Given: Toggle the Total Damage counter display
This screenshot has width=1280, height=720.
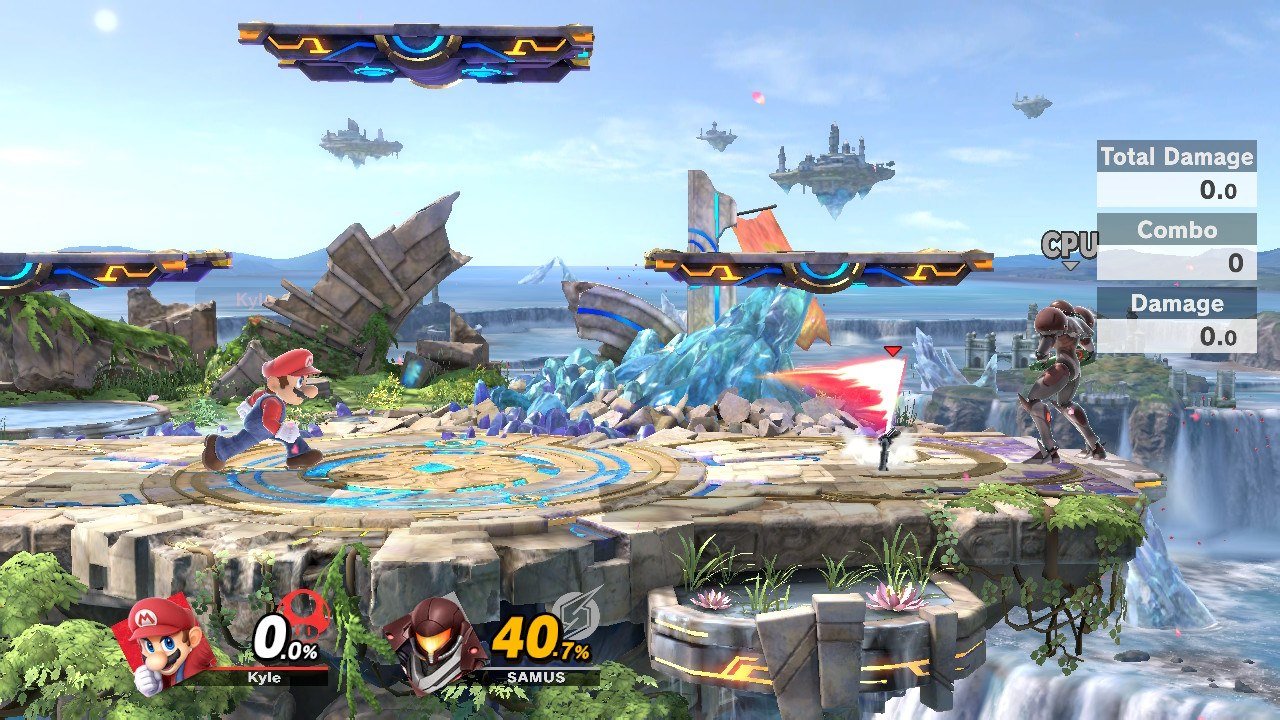Looking at the screenshot, I should point(1176,170).
